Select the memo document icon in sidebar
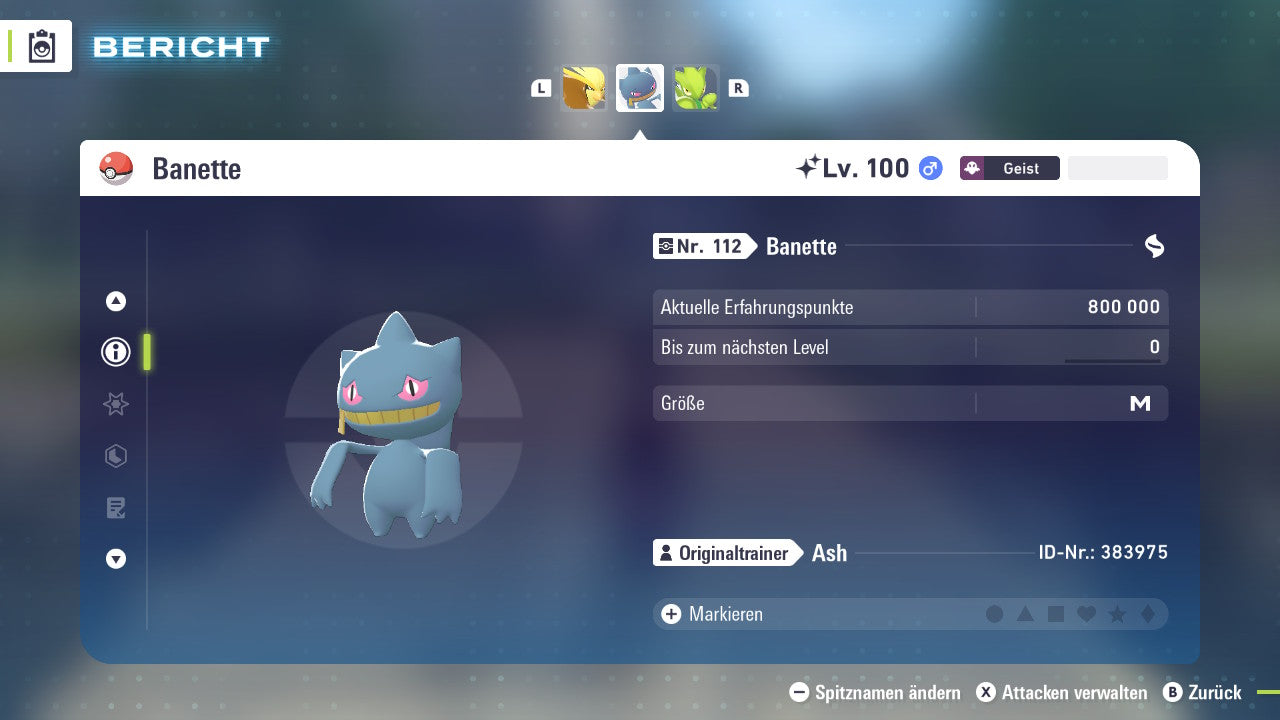1280x720 pixels. click(x=115, y=508)
